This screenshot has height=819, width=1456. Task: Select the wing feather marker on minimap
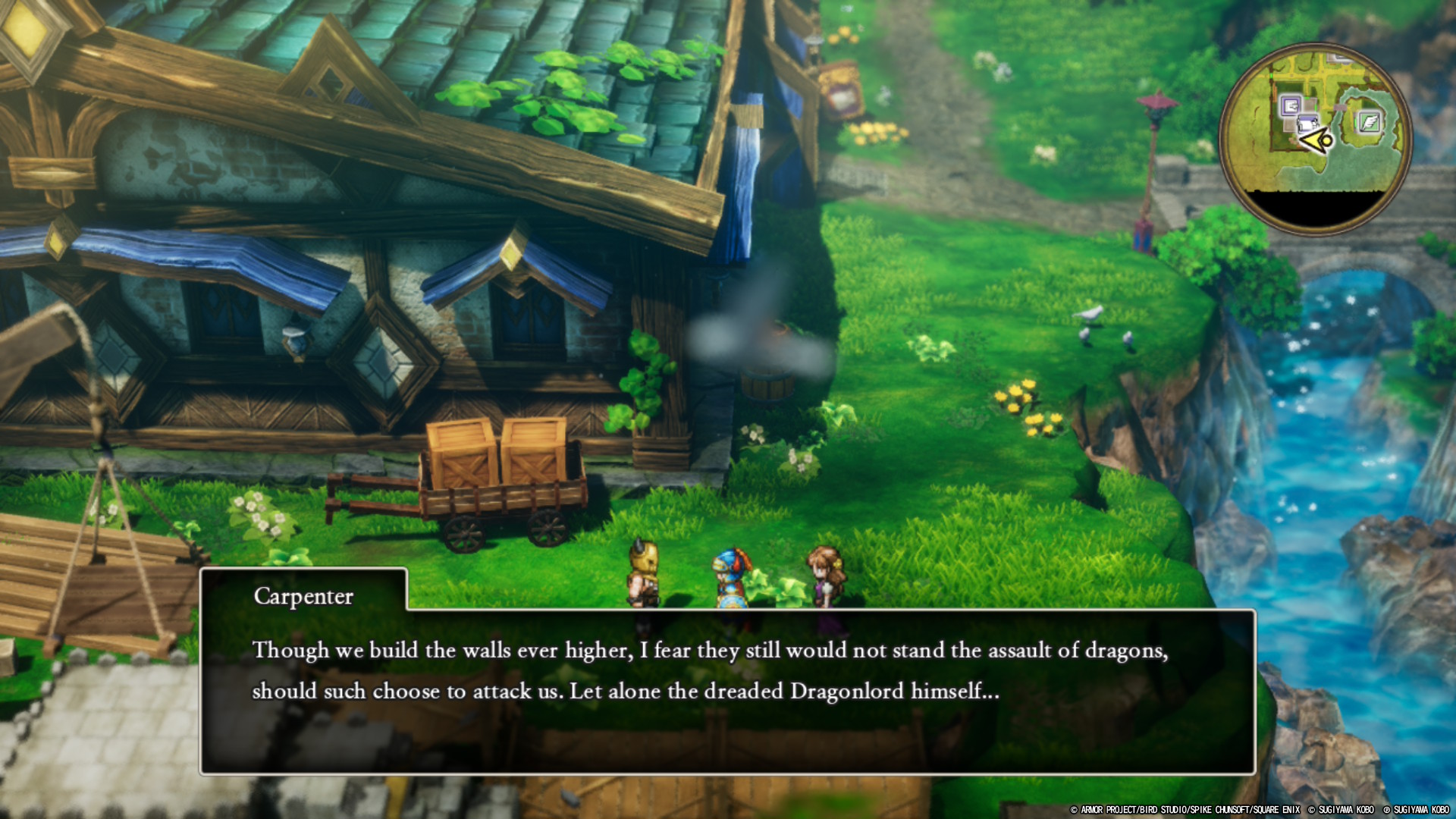pyautogui.click(x=1369, y=121)
